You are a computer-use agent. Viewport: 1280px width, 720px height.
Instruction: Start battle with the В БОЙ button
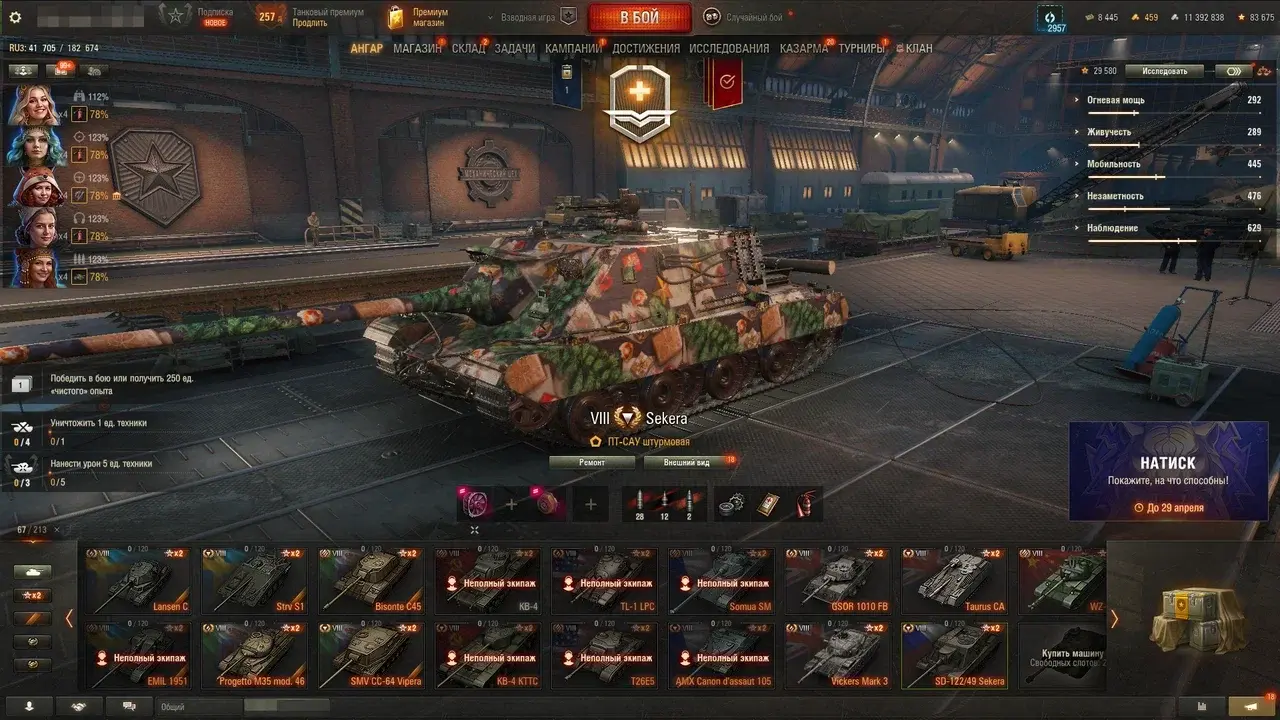point(639,17)
